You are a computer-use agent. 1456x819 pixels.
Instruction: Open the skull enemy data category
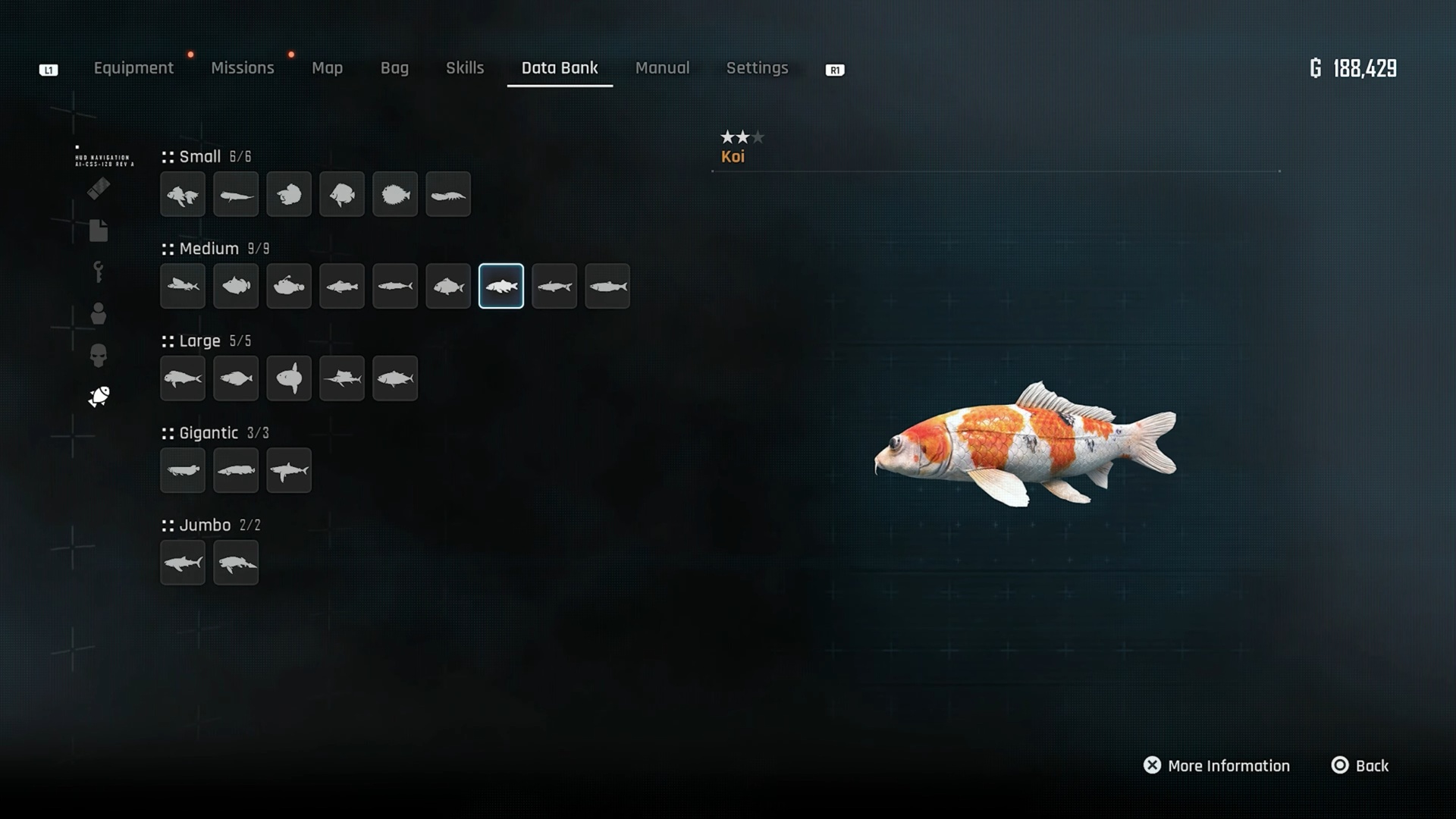point(99,355)
